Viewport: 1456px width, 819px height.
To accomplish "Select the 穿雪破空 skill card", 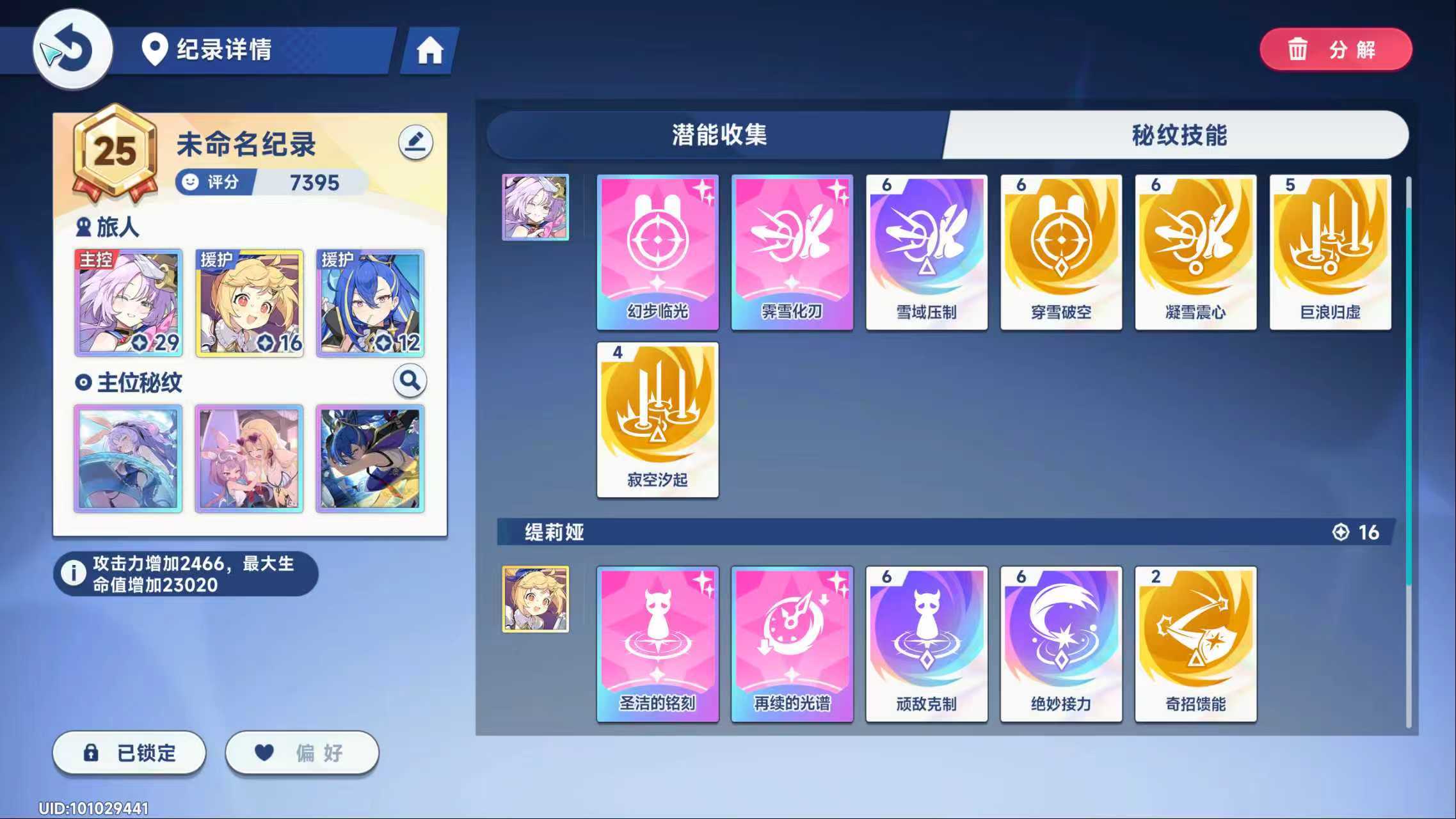I will [x=1061, y=250].
